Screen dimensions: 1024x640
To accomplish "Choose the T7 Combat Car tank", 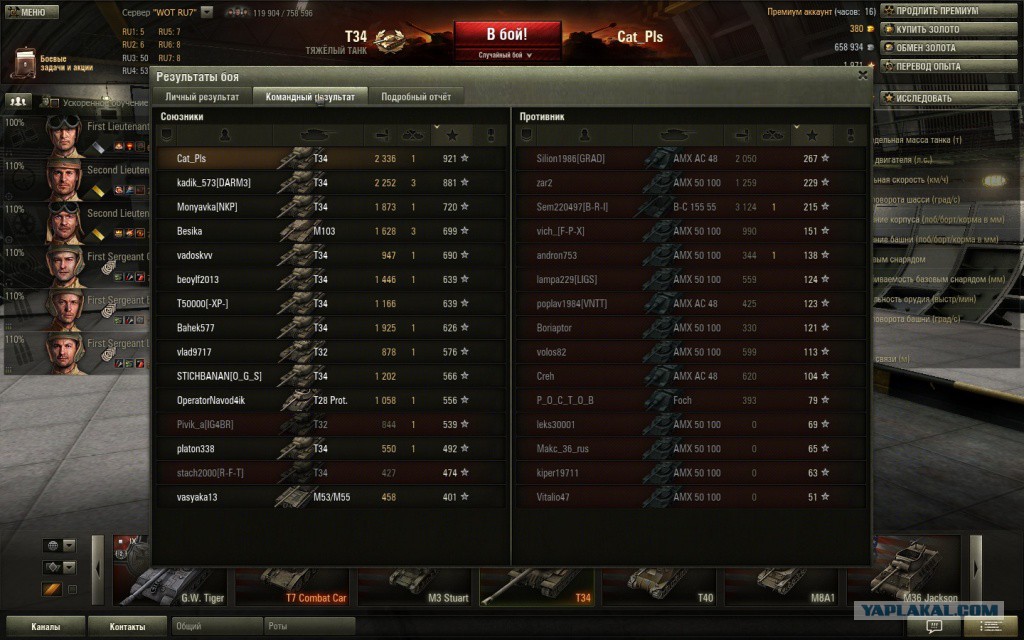I will [291, 580].
